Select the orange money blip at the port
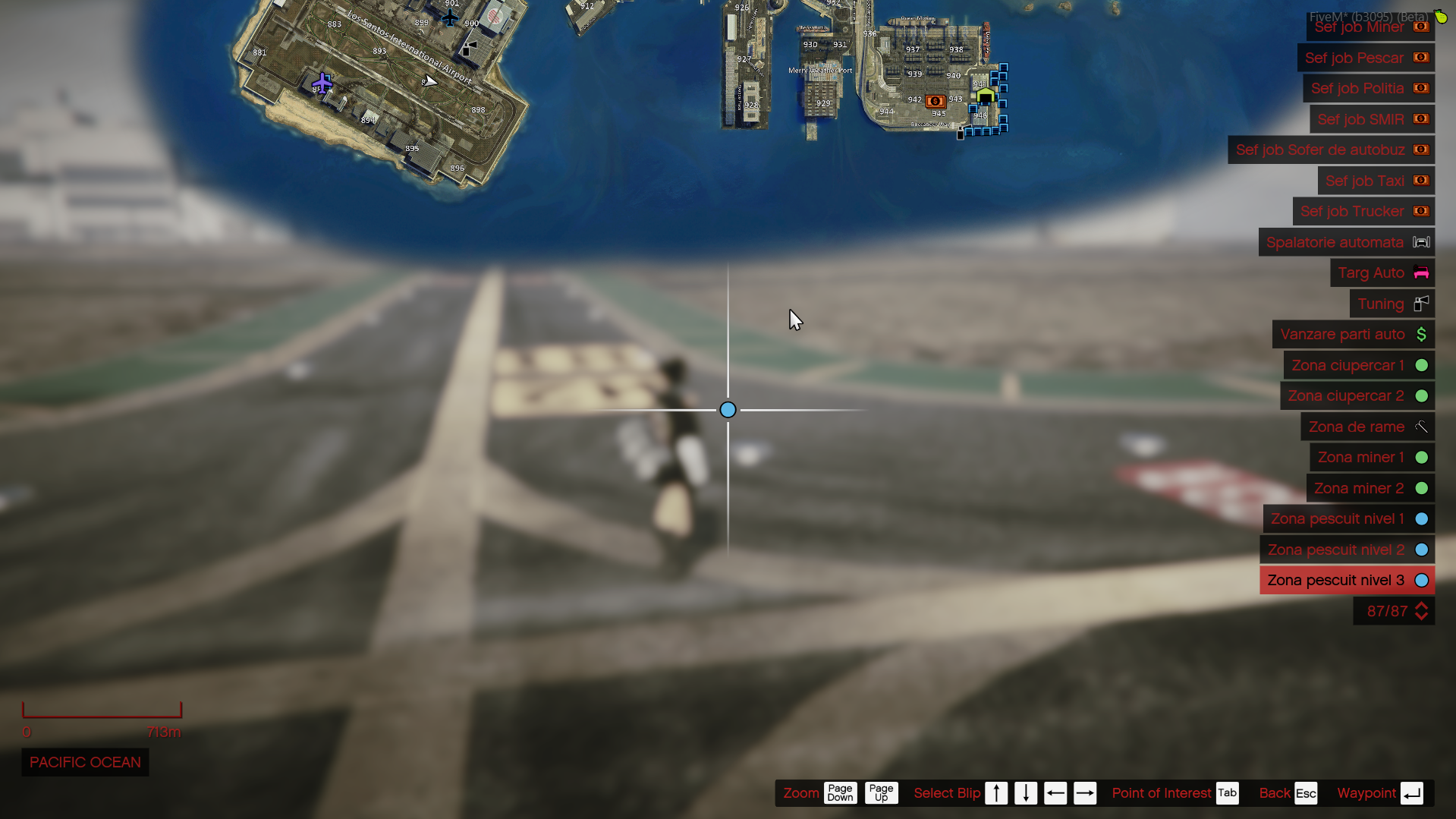This screenshot has height=819, width=1456. click(935, 101)
